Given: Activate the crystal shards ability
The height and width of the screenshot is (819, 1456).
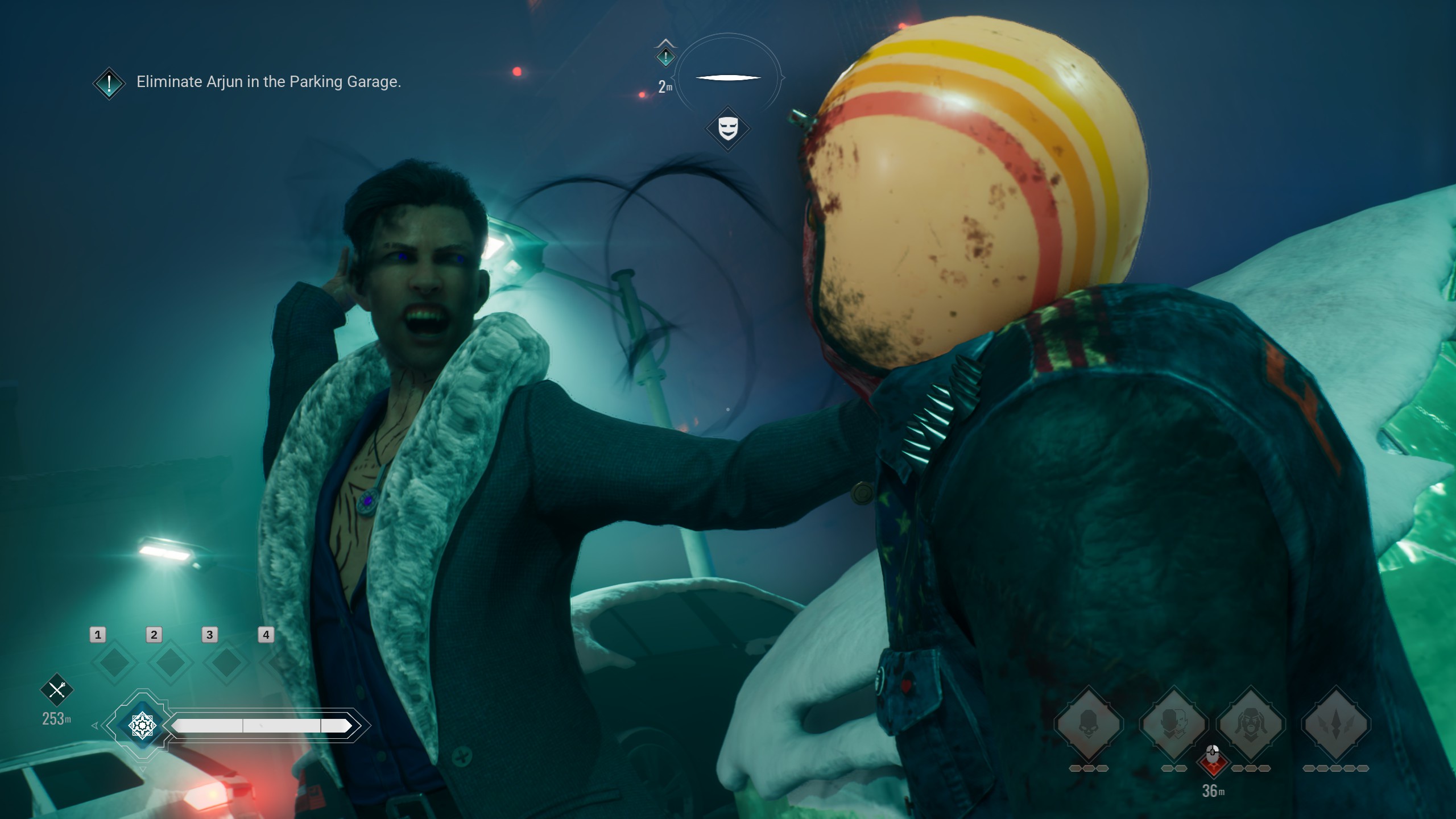Looking at the screenshot, I should click(1336, 725).
